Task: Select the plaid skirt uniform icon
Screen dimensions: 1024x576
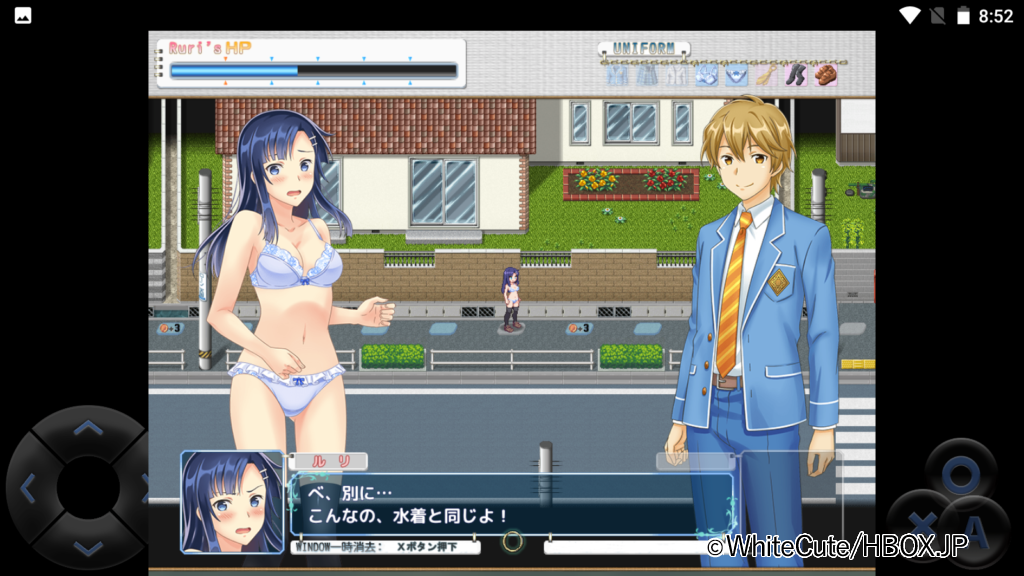Action: pos(647,75)
